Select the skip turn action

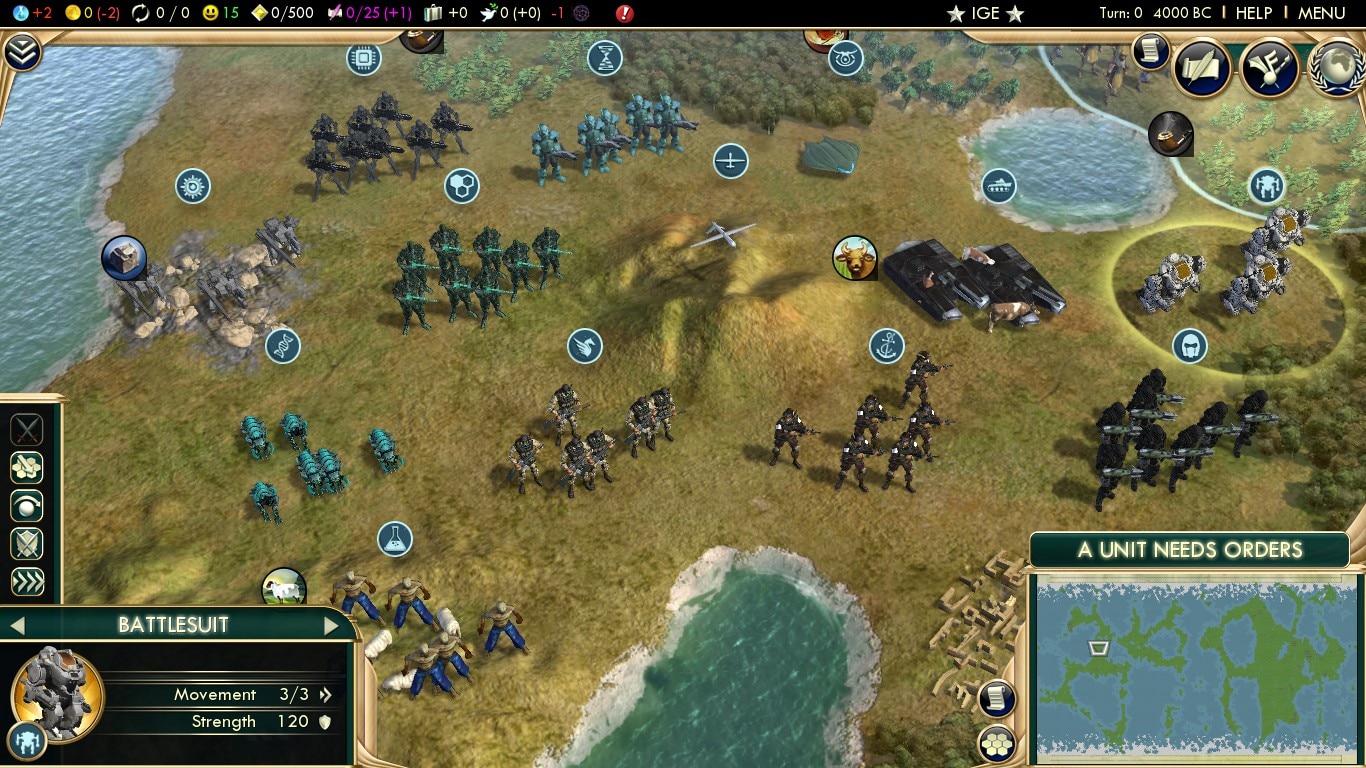pos(27,582)
